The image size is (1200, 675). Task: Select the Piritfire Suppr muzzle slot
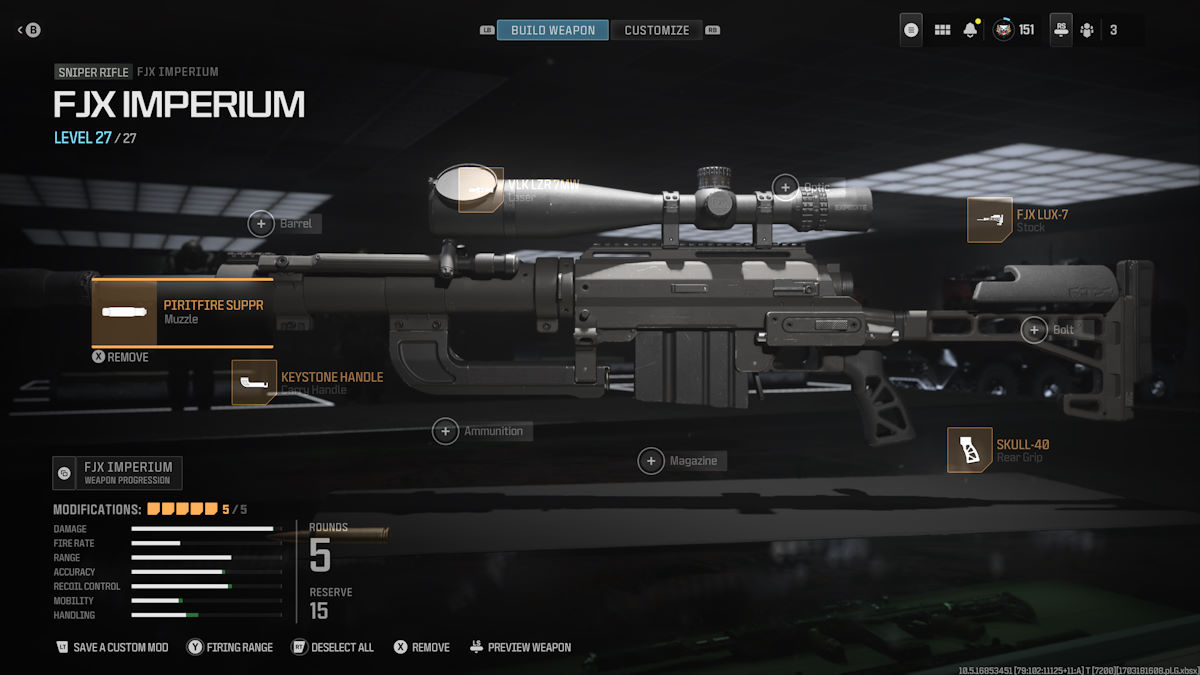[183, 313]
